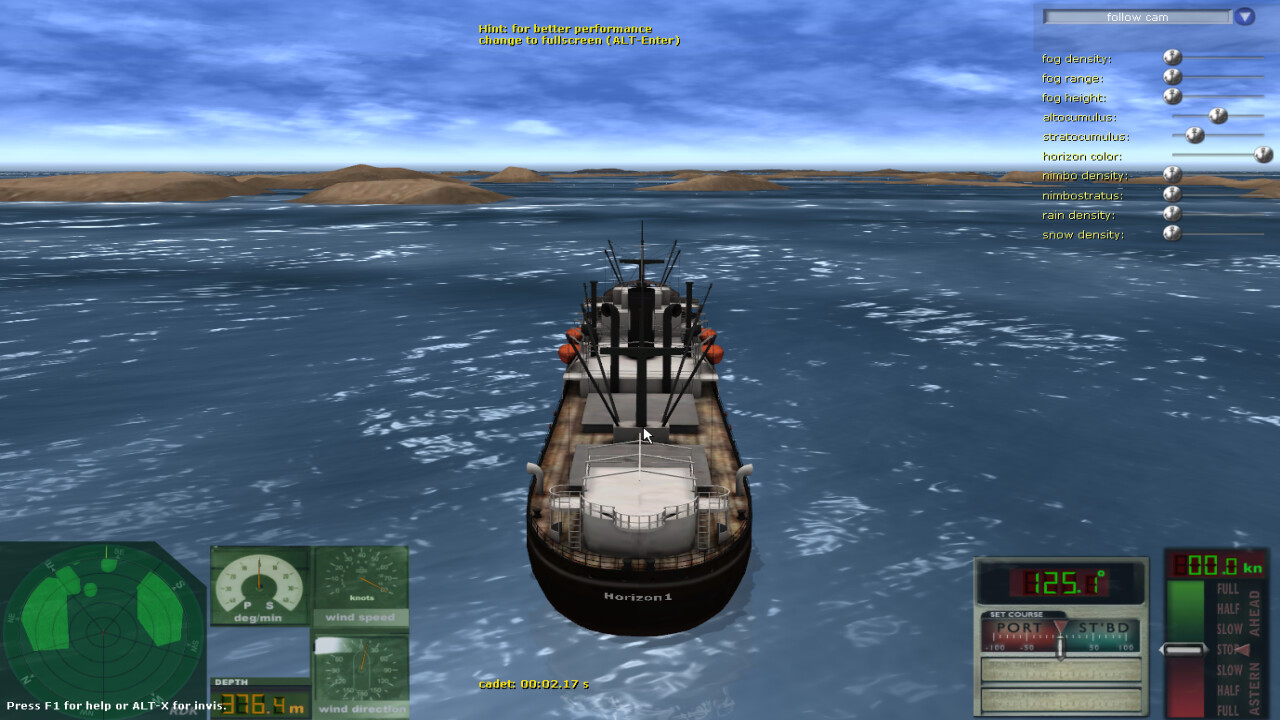The image size is (1280, 720).
Task: Click STOP on the engine telegraph
Action: coord(1225,650)
